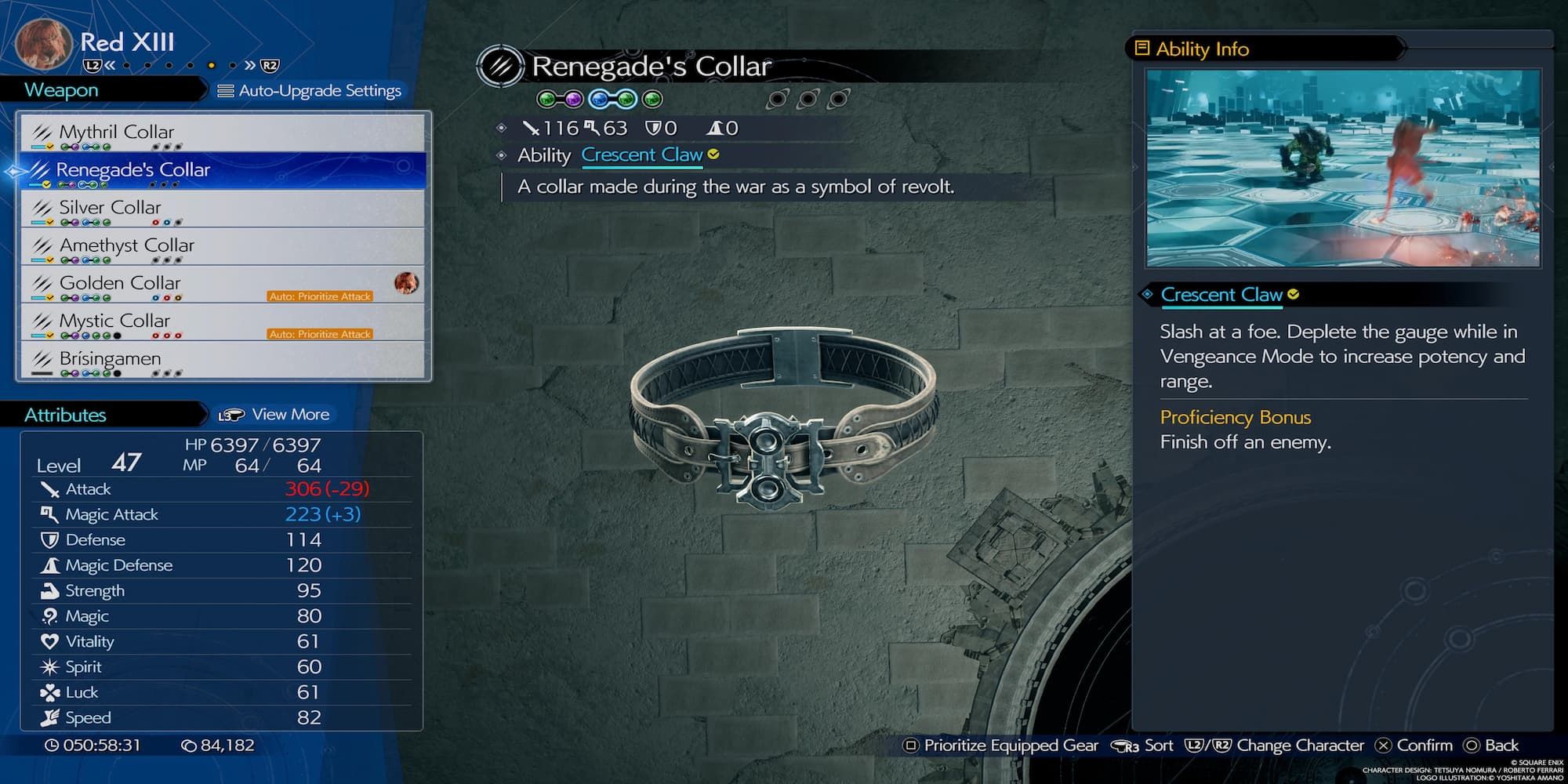Activate the Sort option
The height and width of the screenshot is (784, 1568).
click(x=1145, y=746)
